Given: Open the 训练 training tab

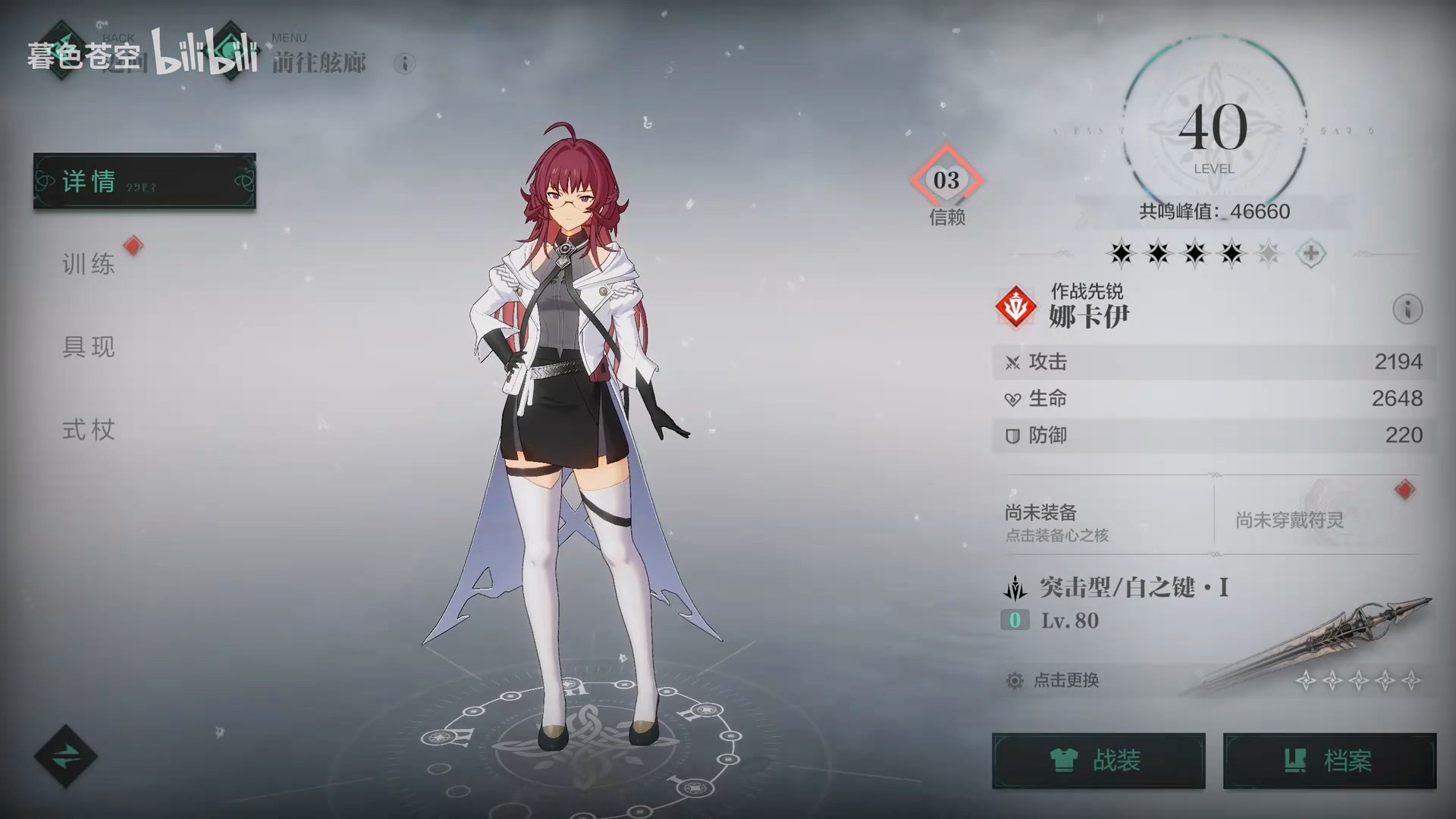Looking at the screenshot, I should [89, 264].
